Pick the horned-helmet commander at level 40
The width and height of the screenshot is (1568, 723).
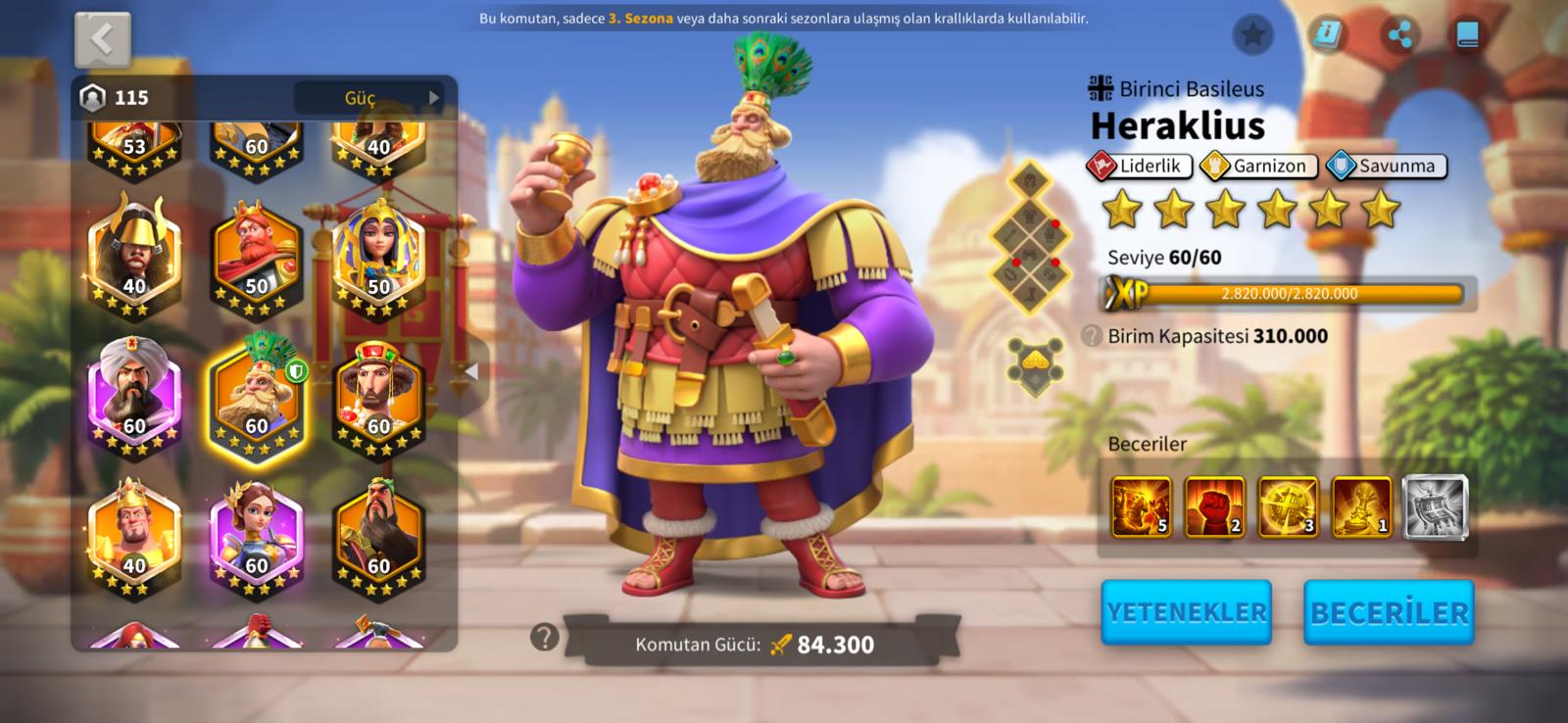point(134,258)
